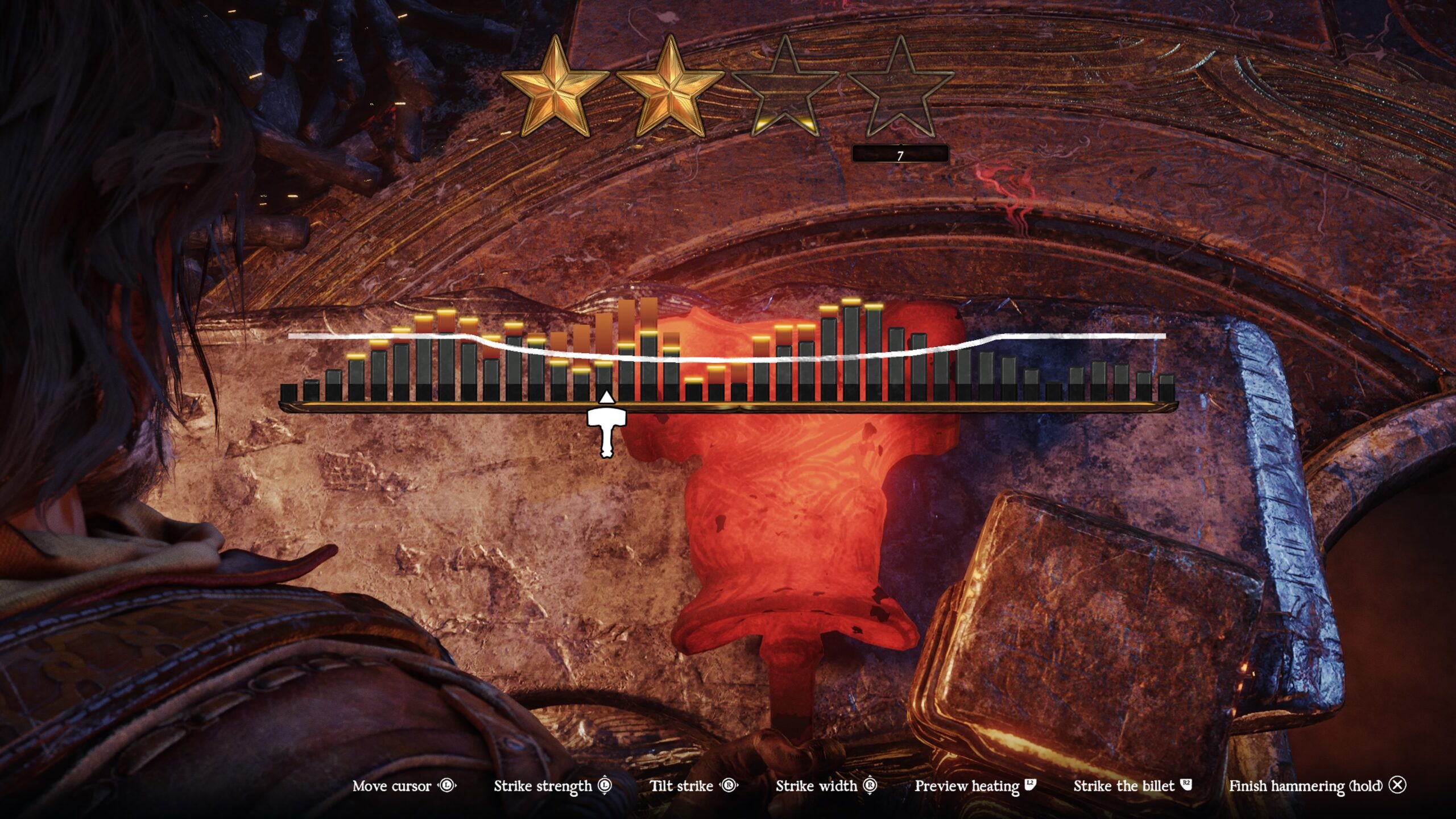
Task: Select the white hammer strike cursor
Action: coord(606,427)
